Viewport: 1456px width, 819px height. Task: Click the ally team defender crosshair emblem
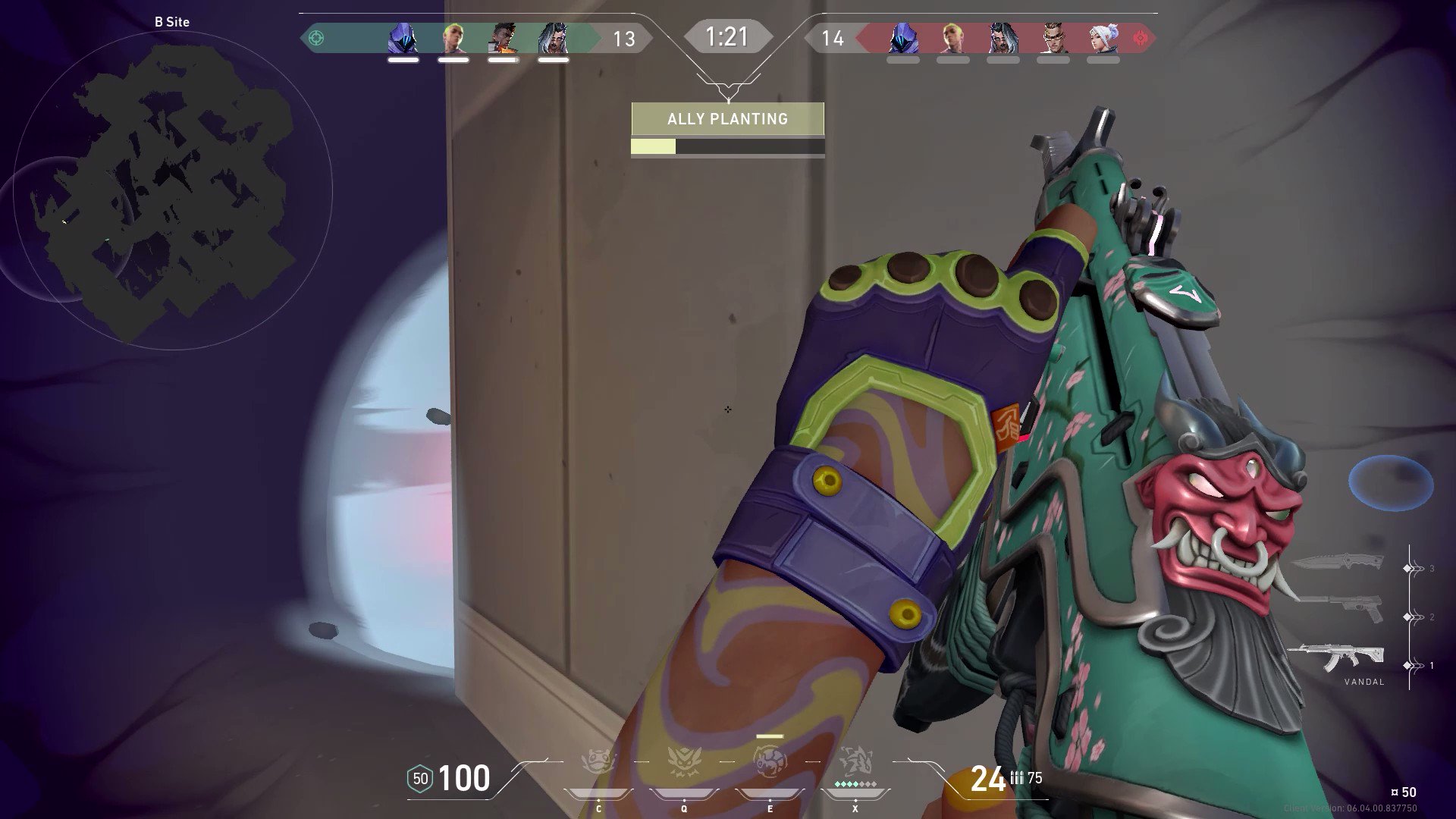(x=317, y=36)
